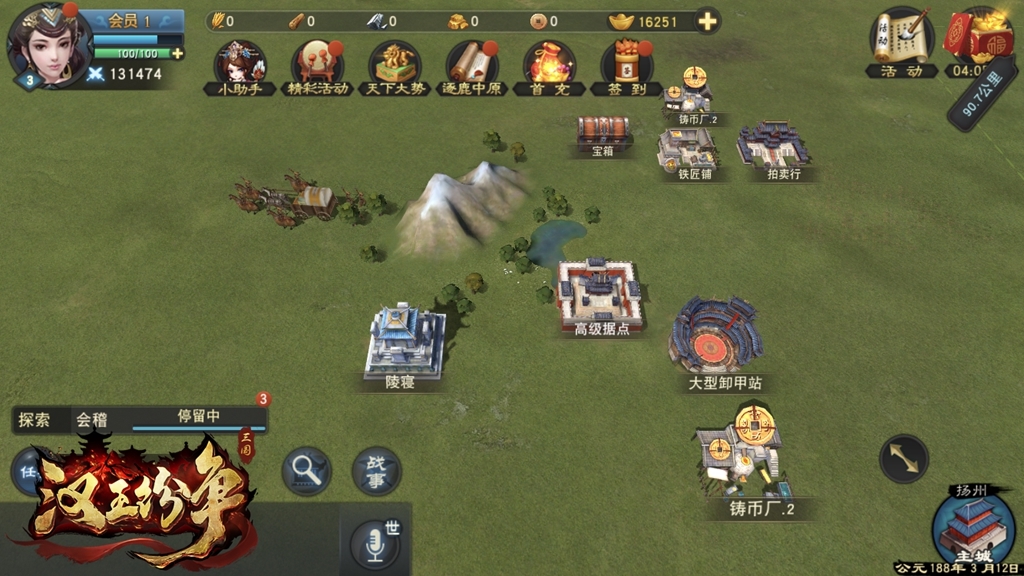Screen dimensions: 1024x576
Task: Return to 主城 main city
Action: pos(973,529)
